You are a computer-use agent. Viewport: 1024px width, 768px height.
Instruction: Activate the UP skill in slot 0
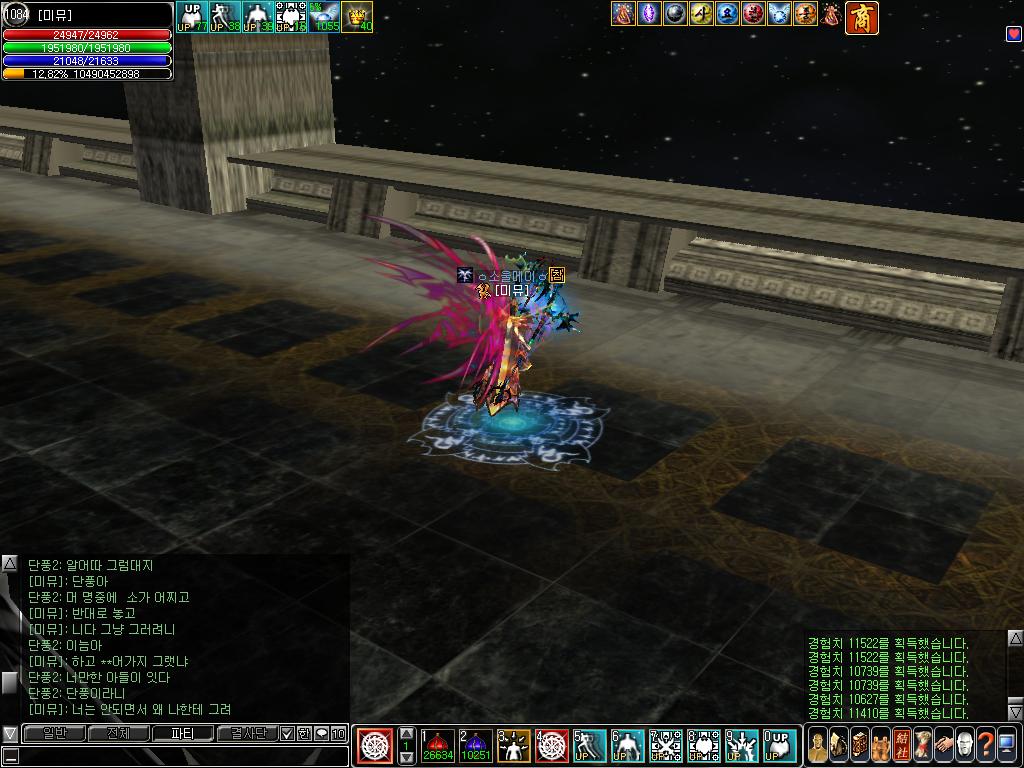pos(780,746)
